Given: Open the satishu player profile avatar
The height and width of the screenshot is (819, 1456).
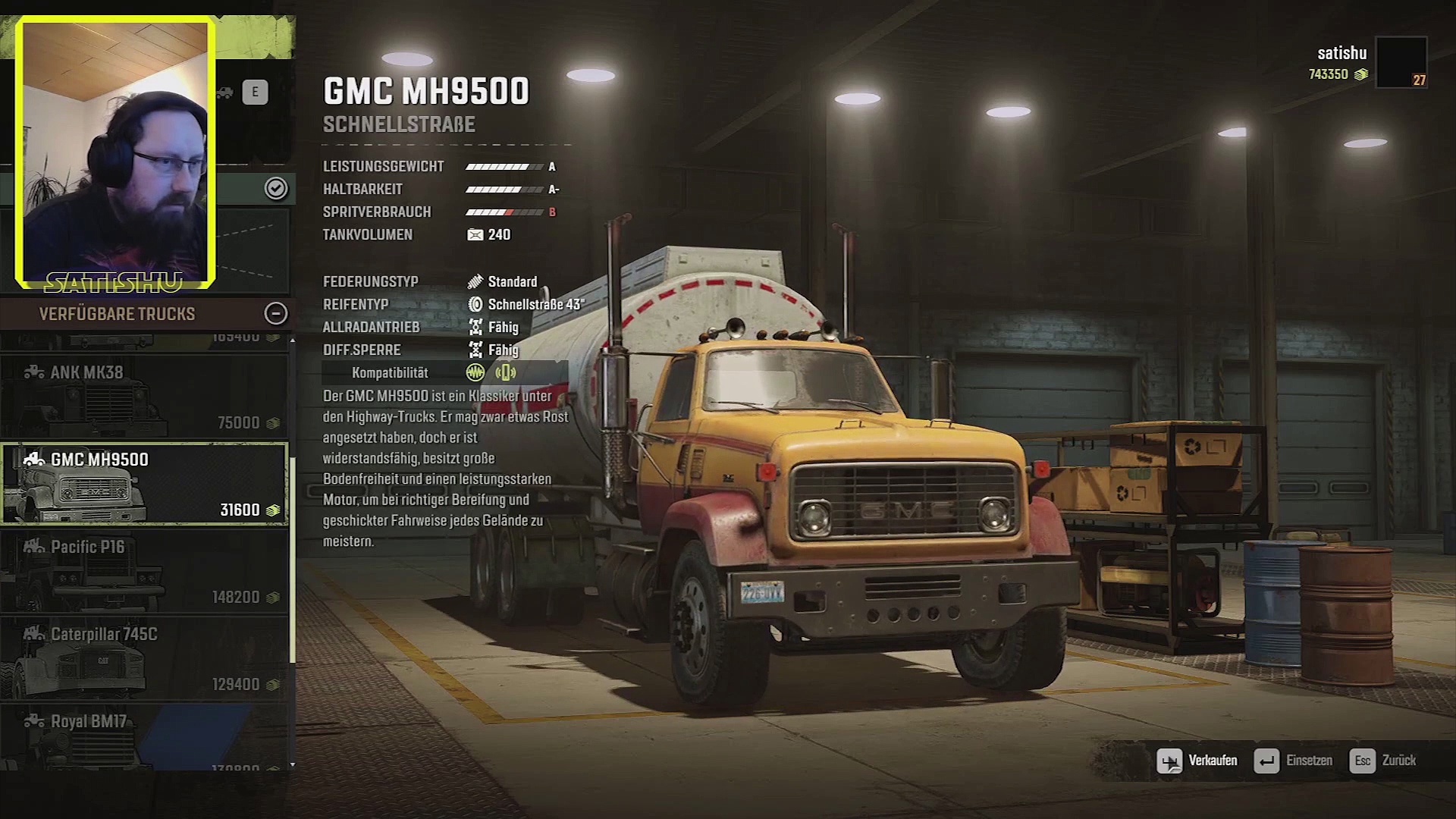Looking at the screenshot, I should (1401, 62).
